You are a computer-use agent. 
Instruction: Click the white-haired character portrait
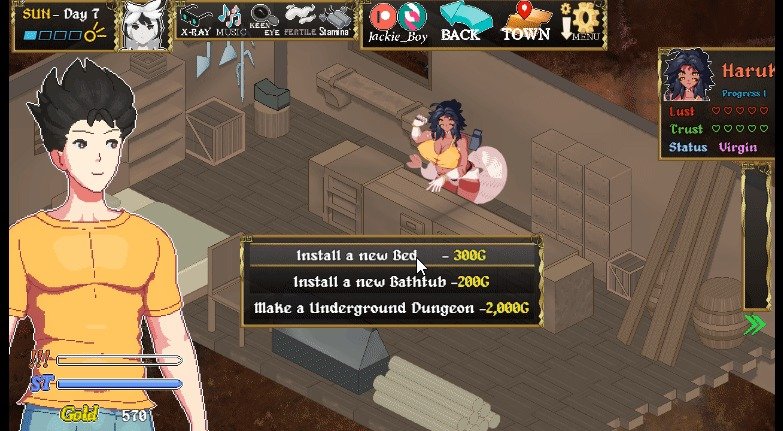(x=143, y=26)
